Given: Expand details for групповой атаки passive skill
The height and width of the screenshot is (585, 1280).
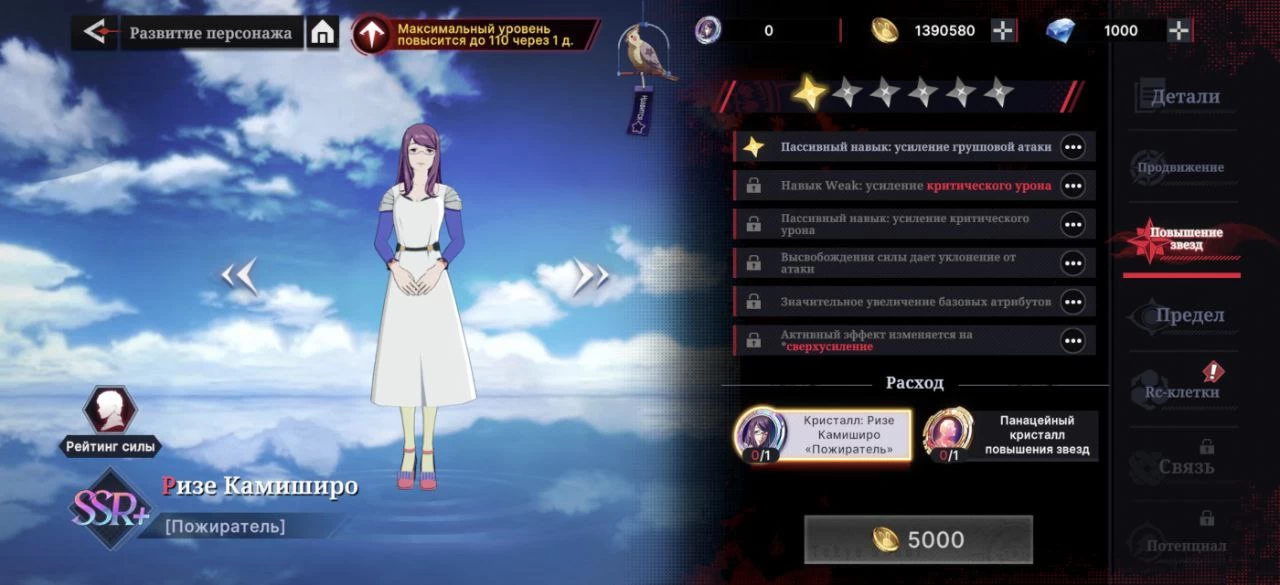Looking at the screenshot, I should point(1073,147).
